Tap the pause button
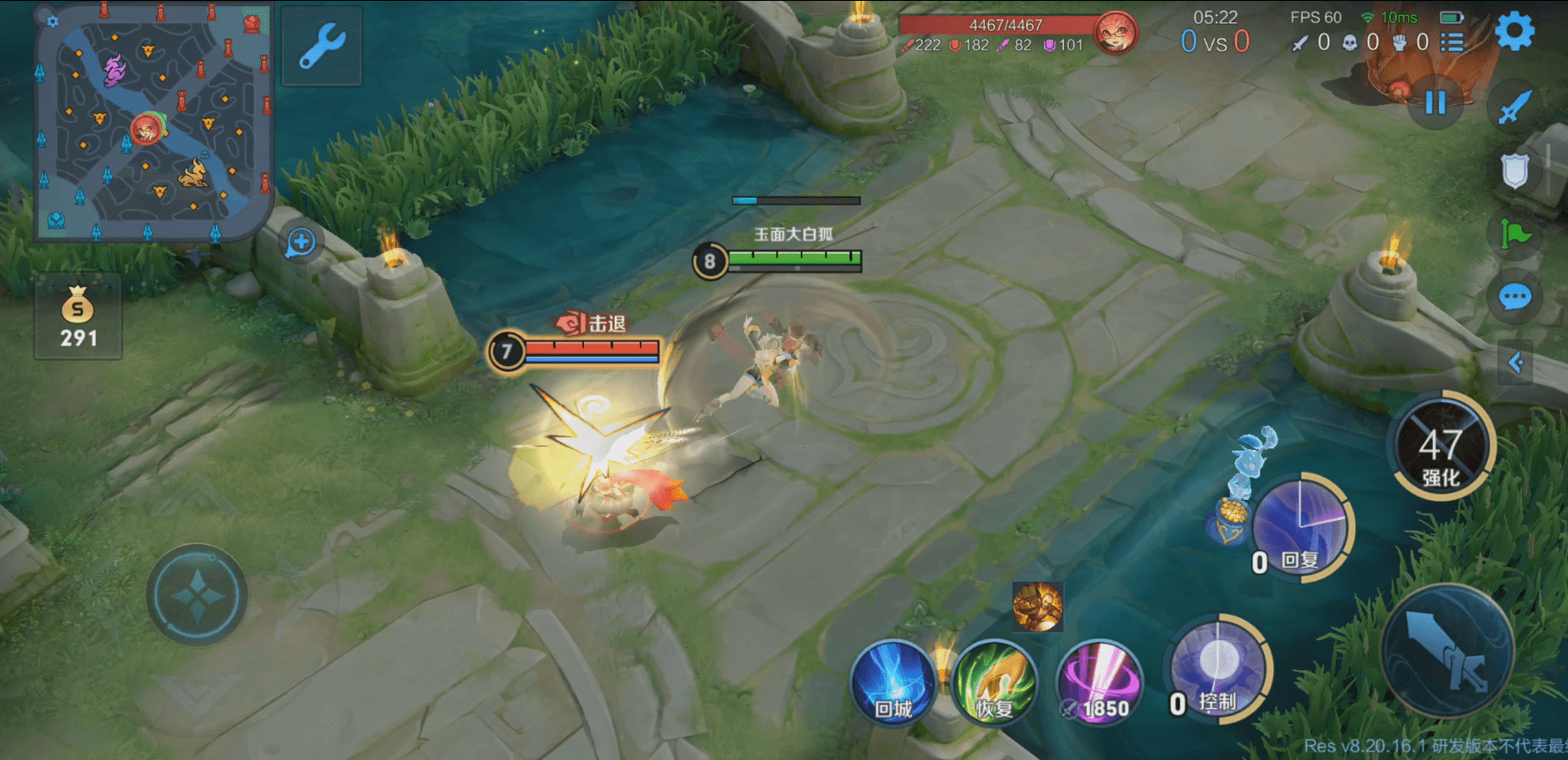This screenshot has width=1568, height=760. pos(1435,103)
